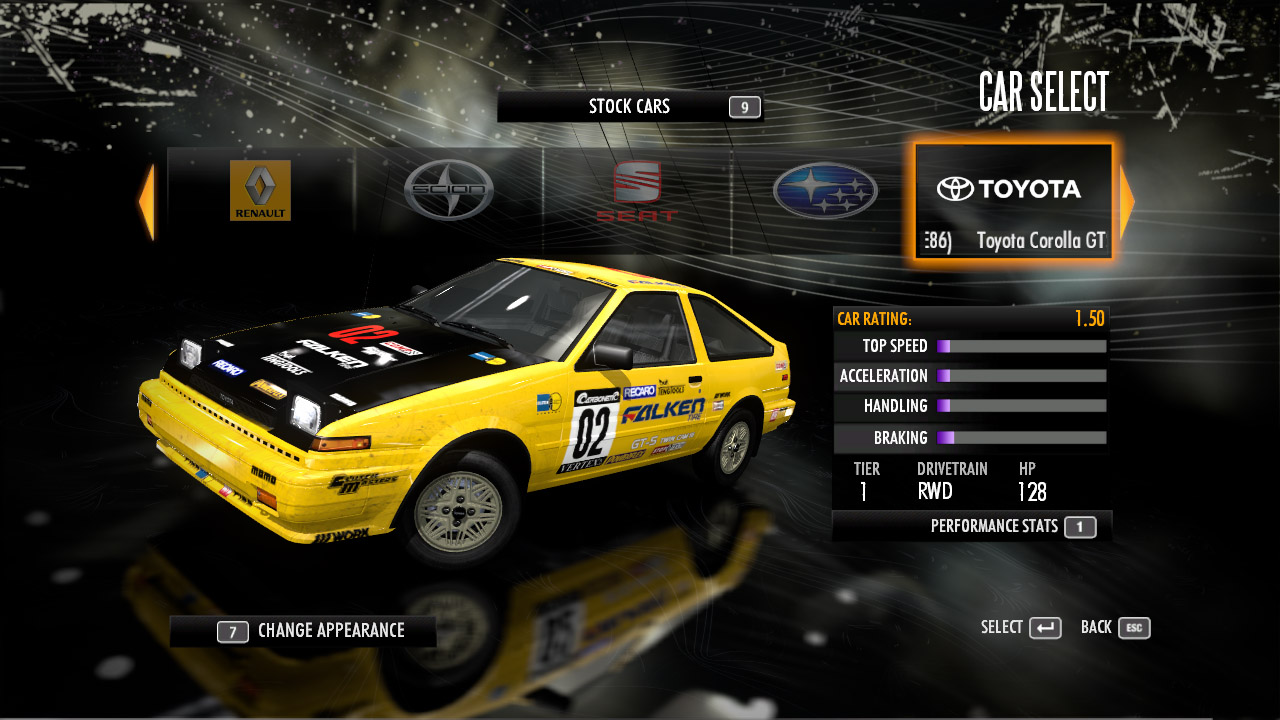The width and height of the screenshot is (1280, 720).
Task: Confirm the car with Select
Action: tap(1021, 628)
